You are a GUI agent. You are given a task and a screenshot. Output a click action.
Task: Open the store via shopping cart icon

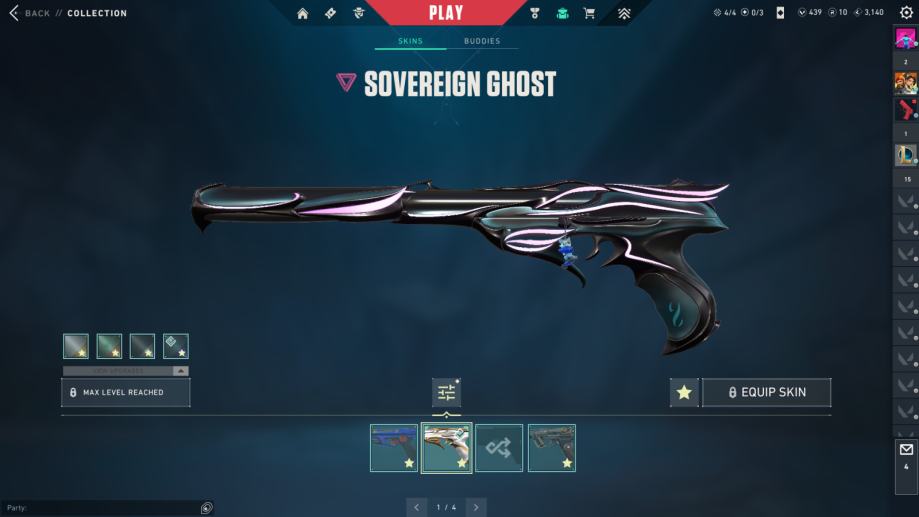589,13
